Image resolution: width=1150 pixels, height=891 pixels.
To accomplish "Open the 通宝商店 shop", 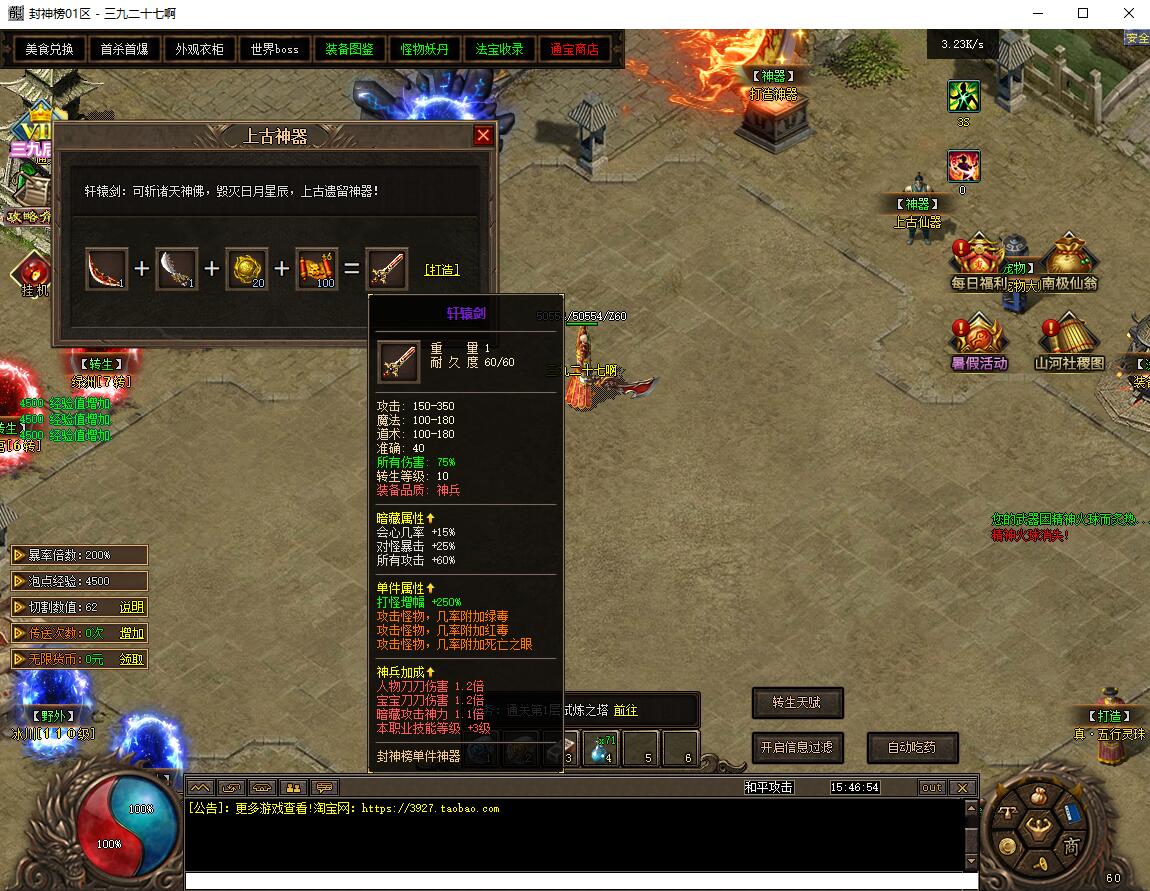I will click(575, 49).
